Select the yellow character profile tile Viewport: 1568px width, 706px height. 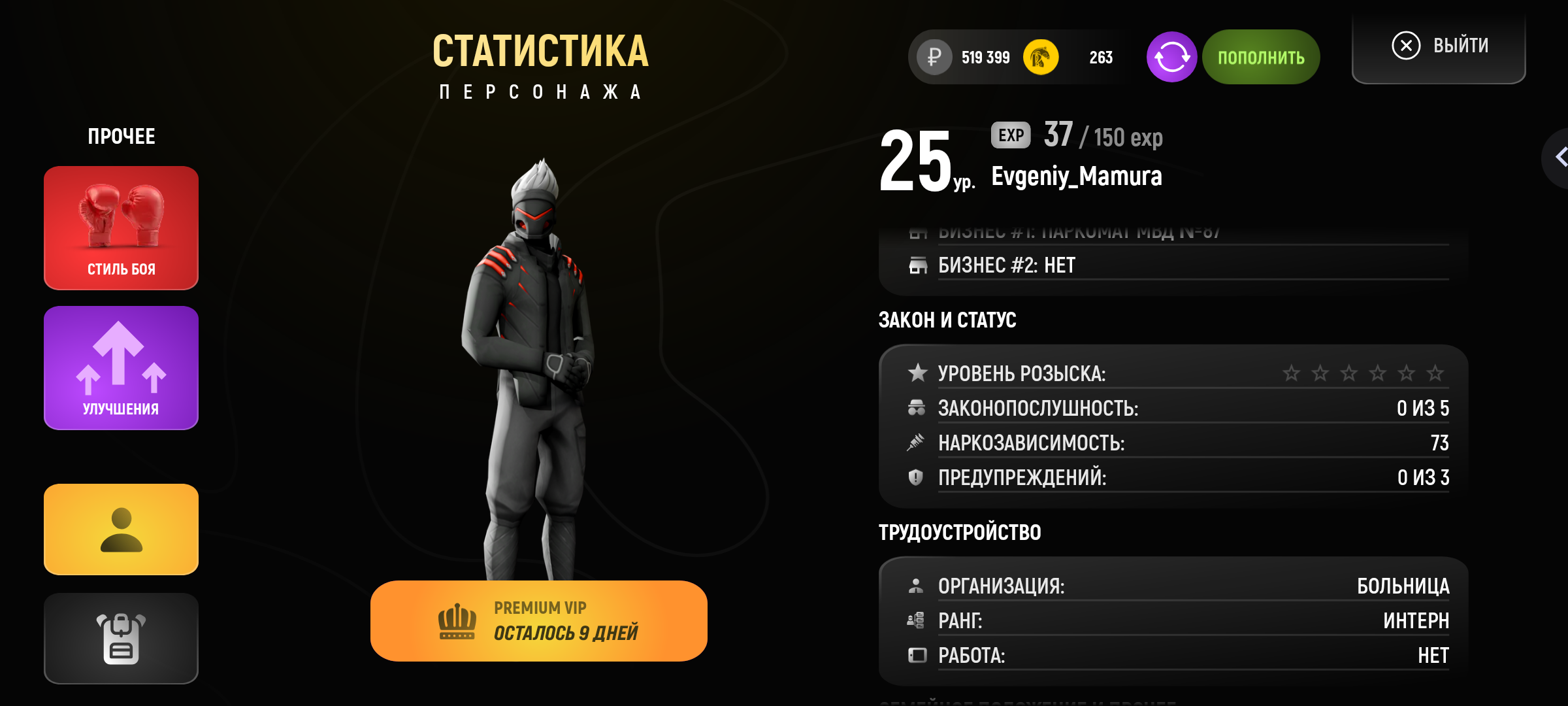coord(121,529)
